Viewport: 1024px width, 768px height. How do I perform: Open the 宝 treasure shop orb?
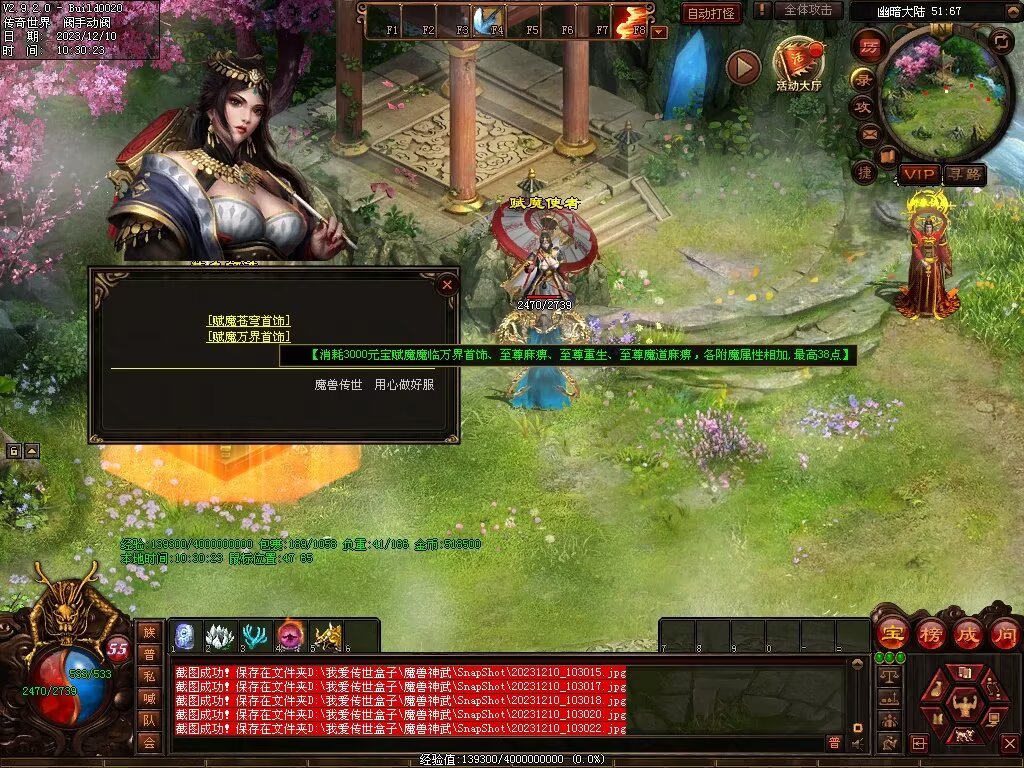pos(891,634)
